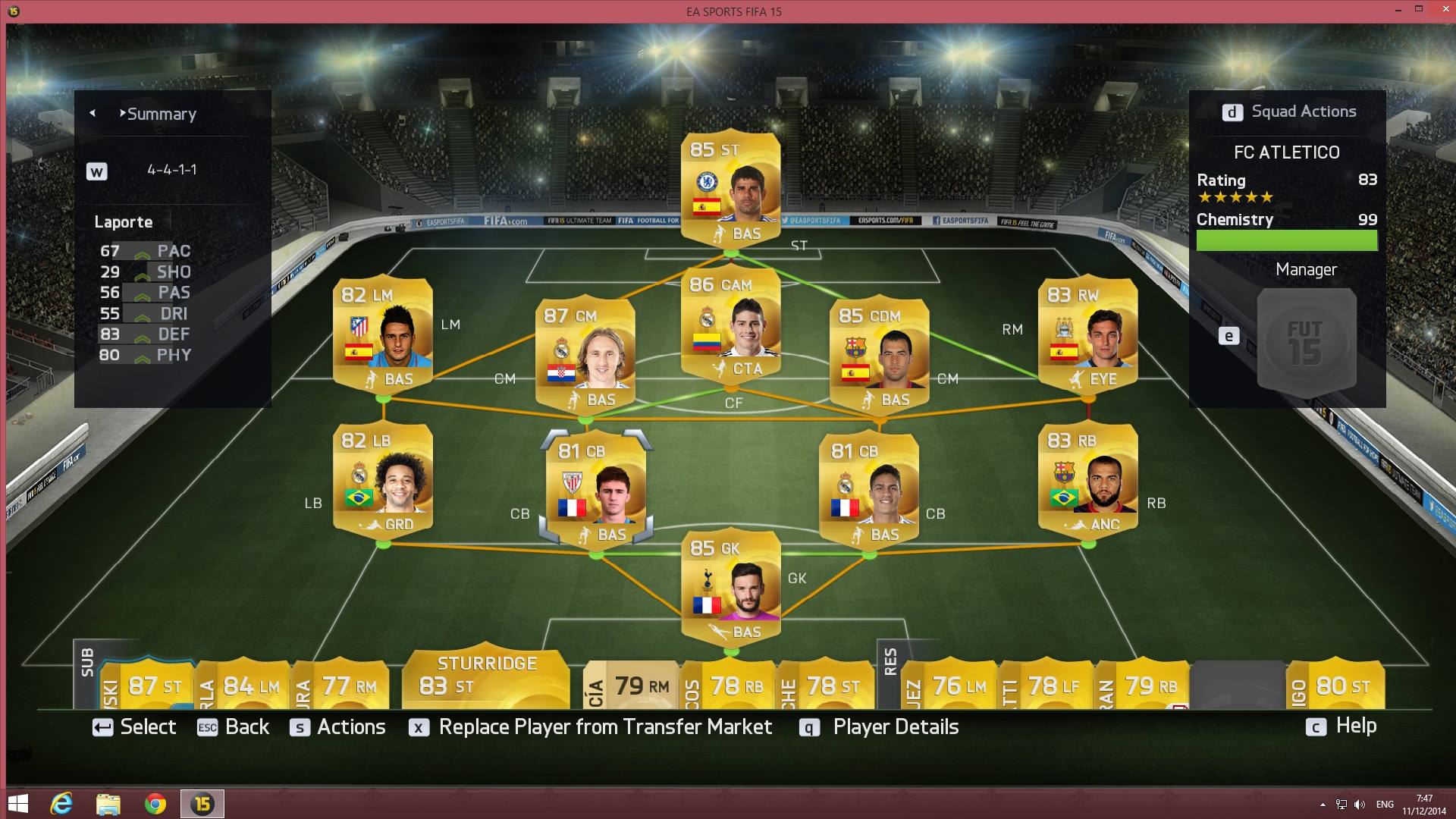Go Back to previous screen

[x=234, y=726]
